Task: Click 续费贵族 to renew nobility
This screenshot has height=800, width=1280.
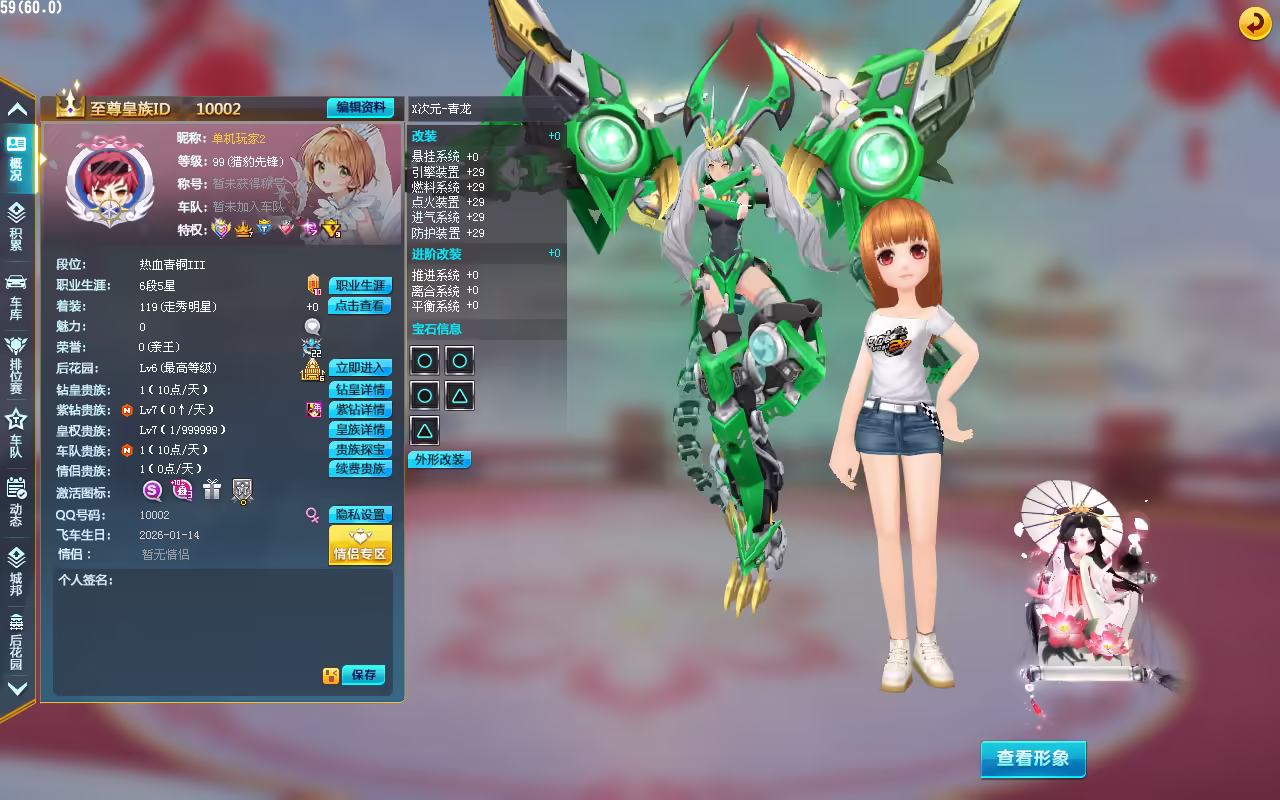Action: click(x=360, y=469)
